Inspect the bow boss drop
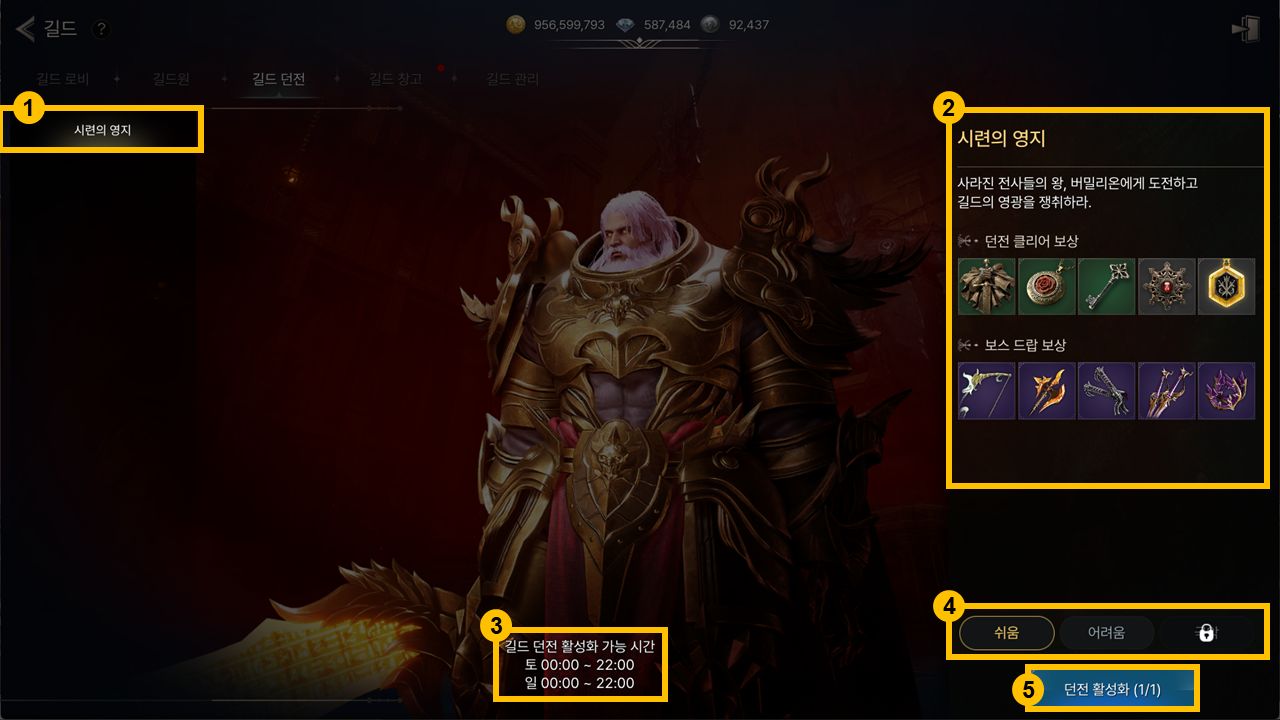 pos(987,391)
